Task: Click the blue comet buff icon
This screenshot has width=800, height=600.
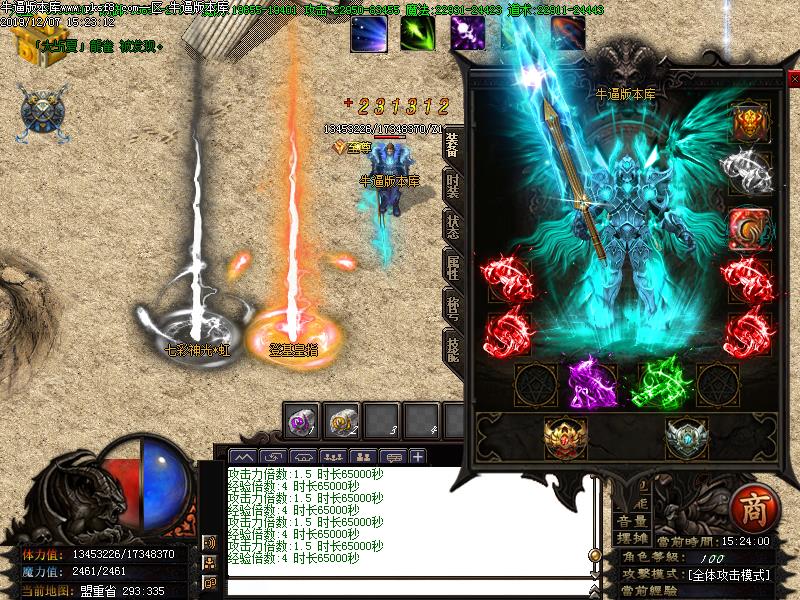Action: [368, 33]
